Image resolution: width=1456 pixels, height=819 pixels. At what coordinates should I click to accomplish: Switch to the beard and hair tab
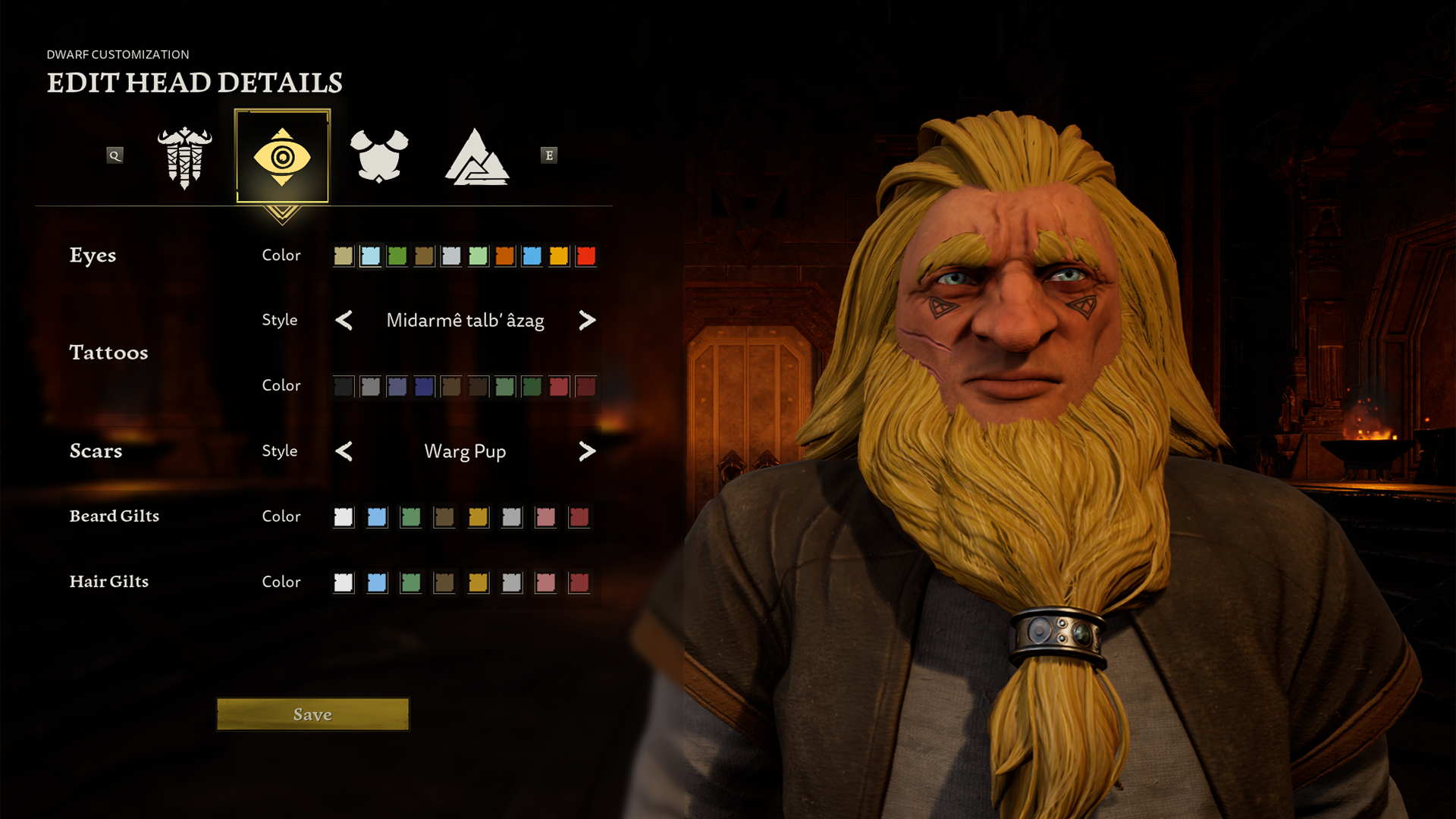coord(184,156)
